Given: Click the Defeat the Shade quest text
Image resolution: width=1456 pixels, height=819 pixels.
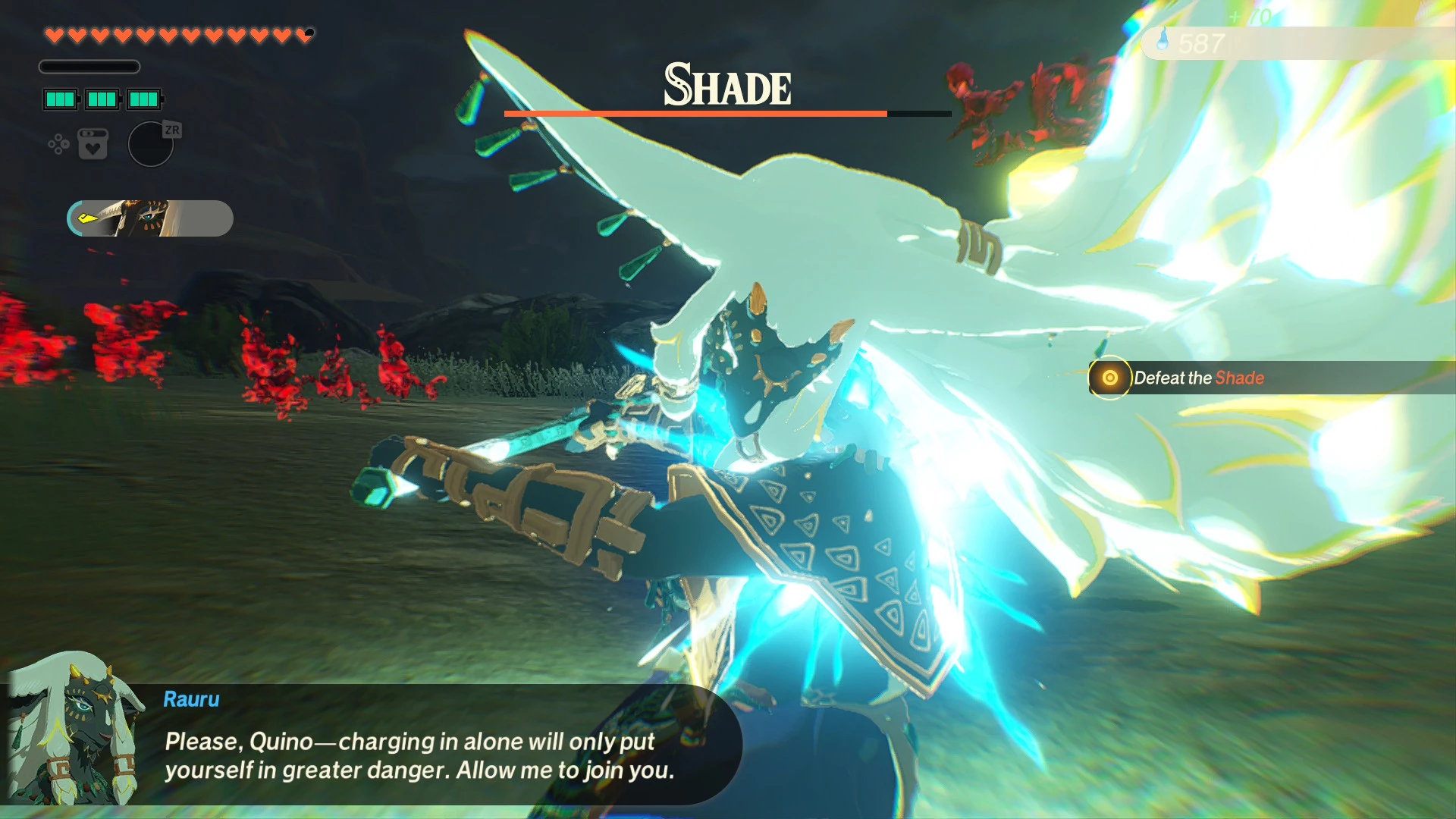Looking at the screenshot, I should (1198, 378).
